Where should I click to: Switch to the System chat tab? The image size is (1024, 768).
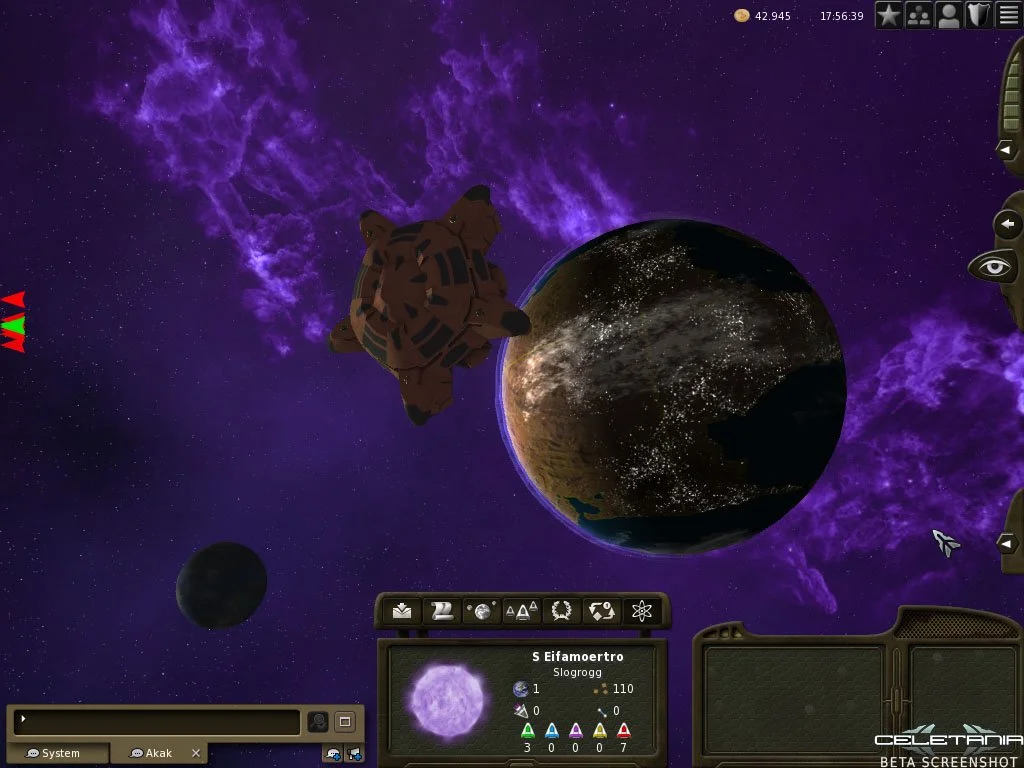(x=58, y=753)
